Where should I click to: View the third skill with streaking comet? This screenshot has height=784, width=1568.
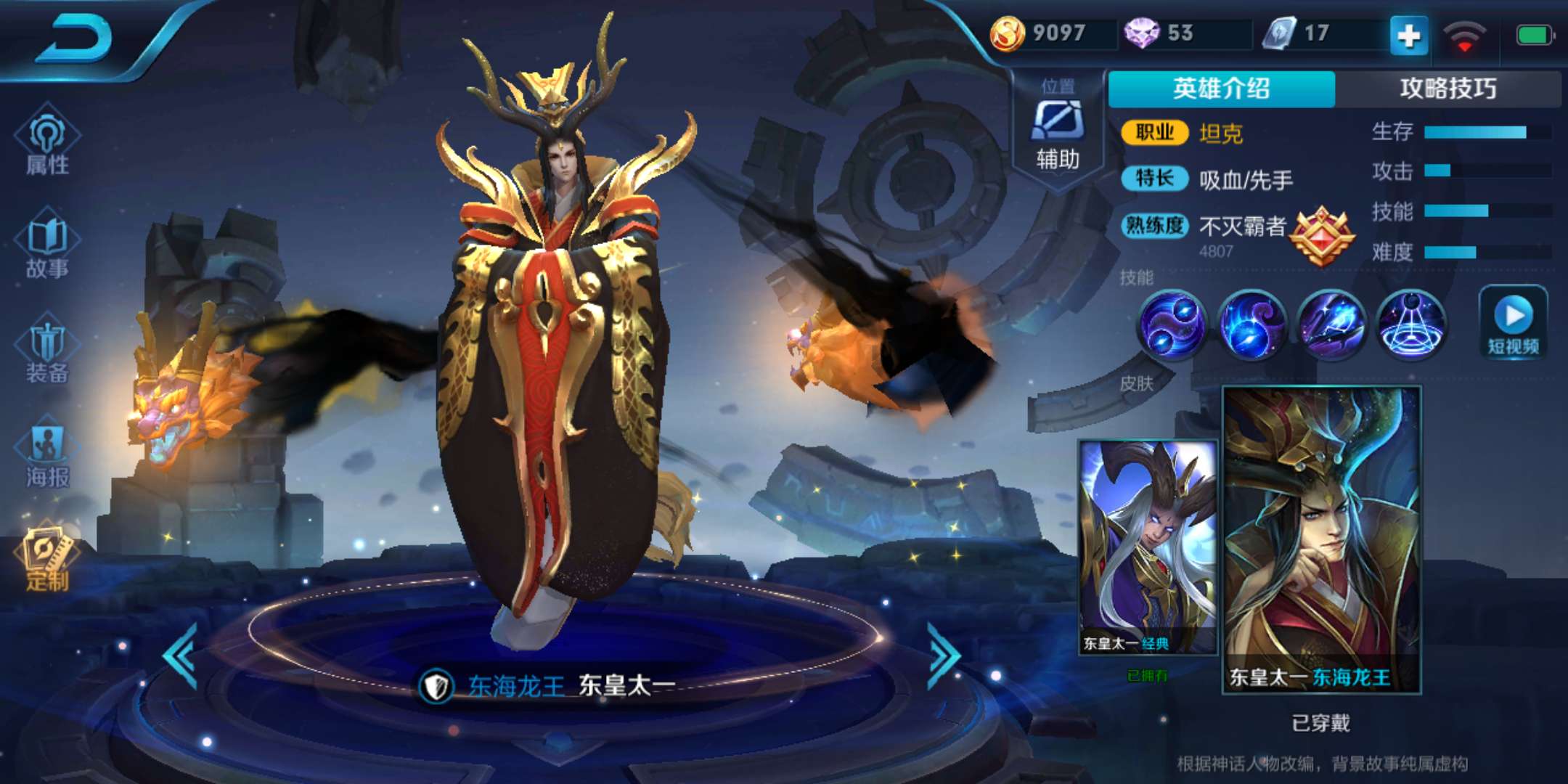1331,324
